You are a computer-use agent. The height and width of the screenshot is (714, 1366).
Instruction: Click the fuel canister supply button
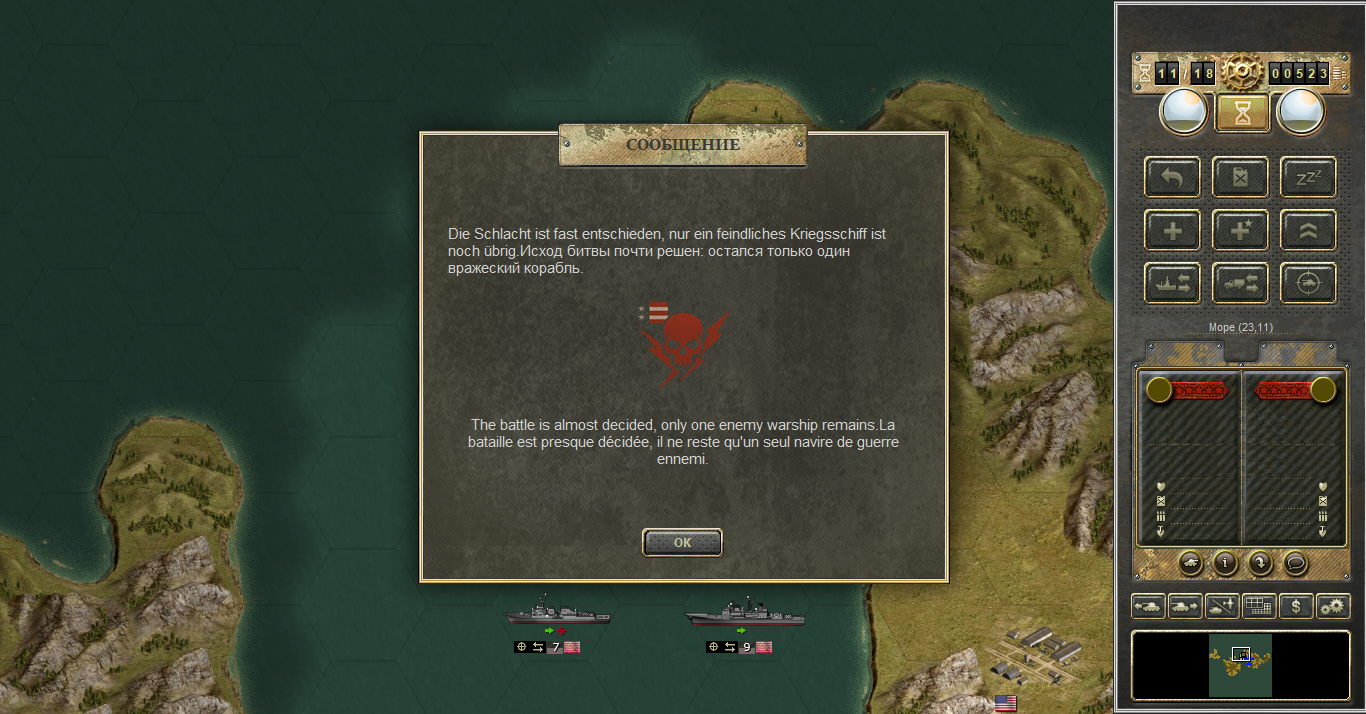1240,178
